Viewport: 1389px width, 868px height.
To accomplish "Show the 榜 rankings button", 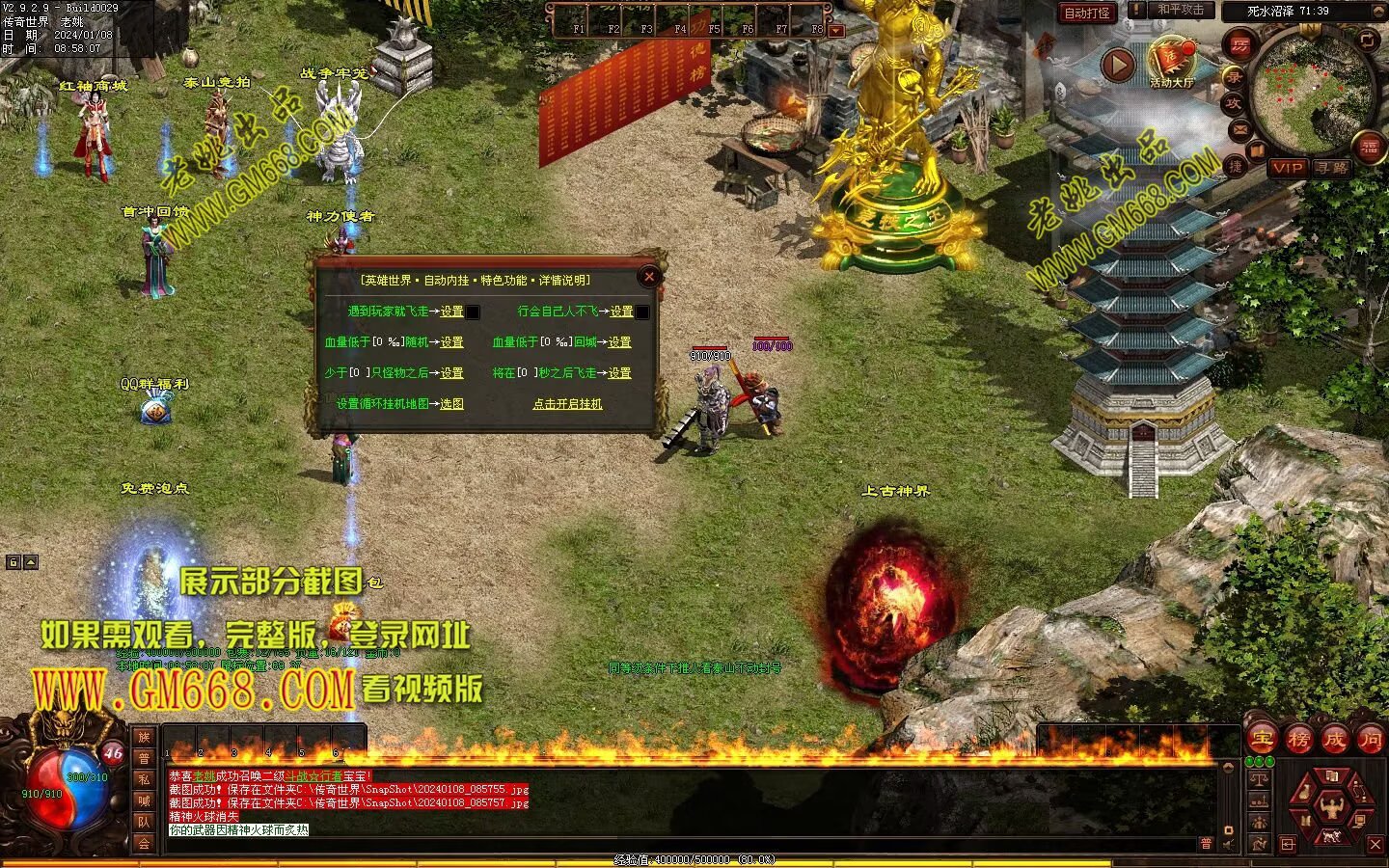I will [1298, 740].
